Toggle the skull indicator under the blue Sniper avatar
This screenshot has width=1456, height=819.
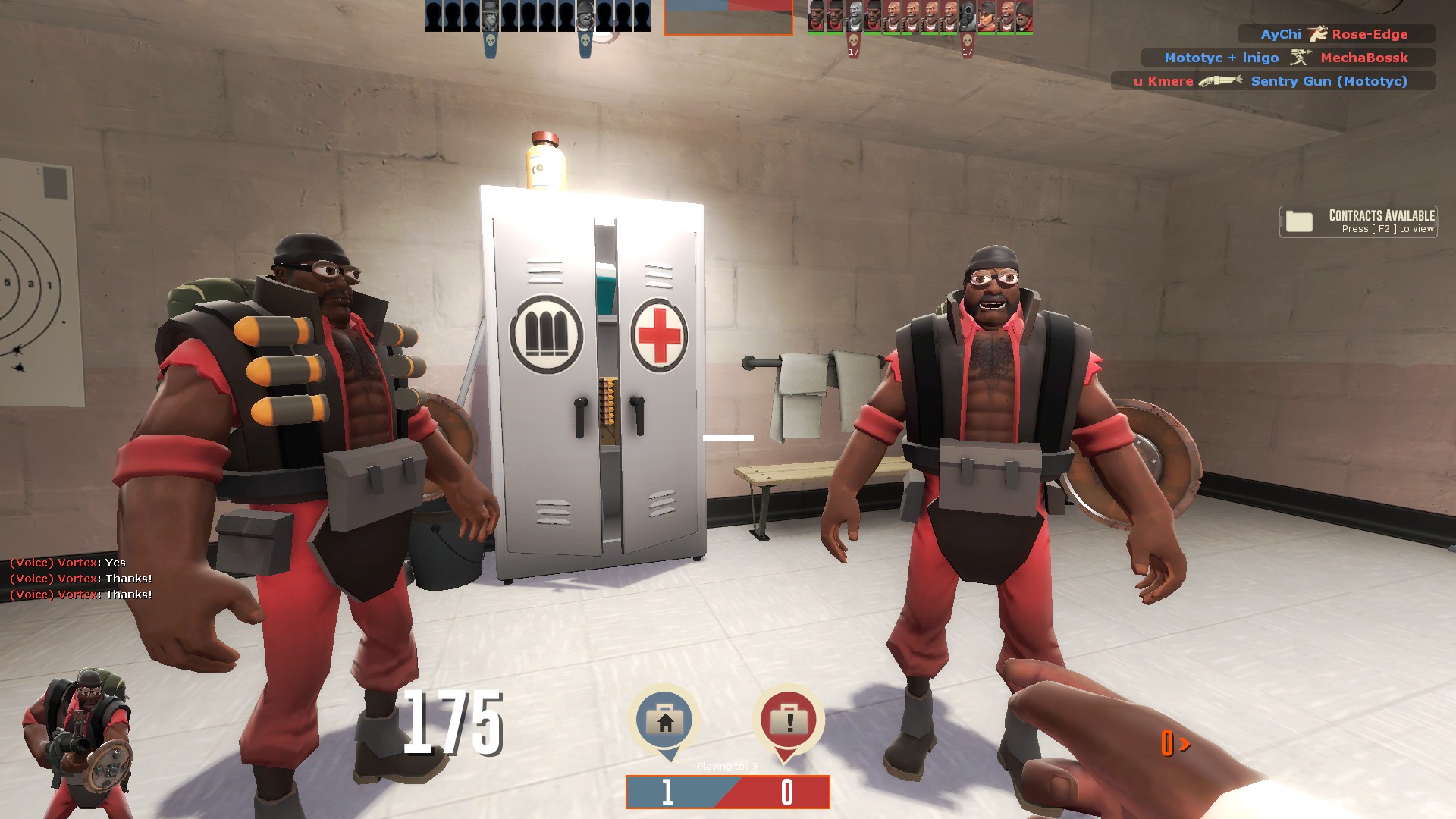491,40
